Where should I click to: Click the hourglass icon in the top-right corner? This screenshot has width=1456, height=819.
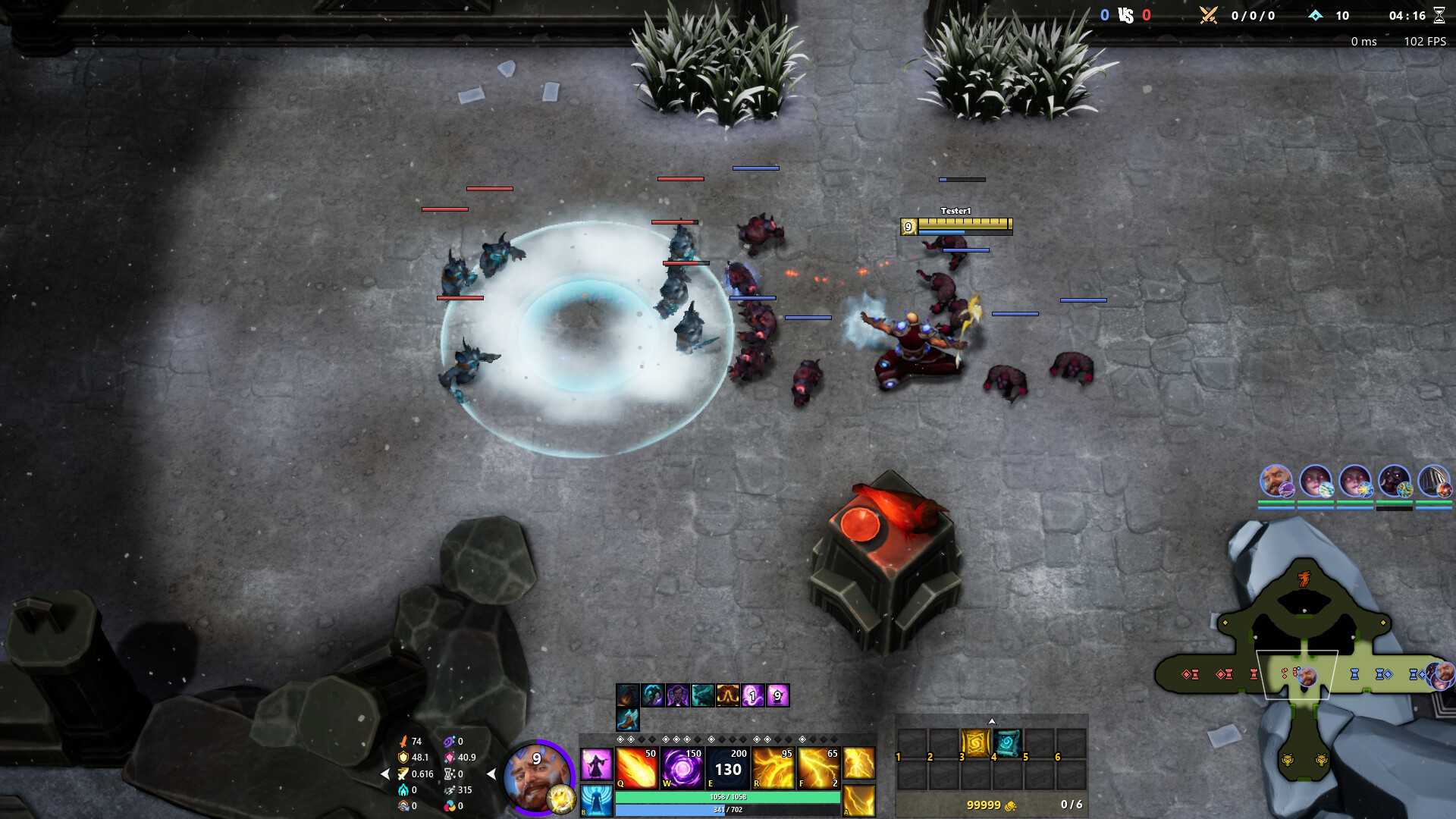coord(1439,14)
